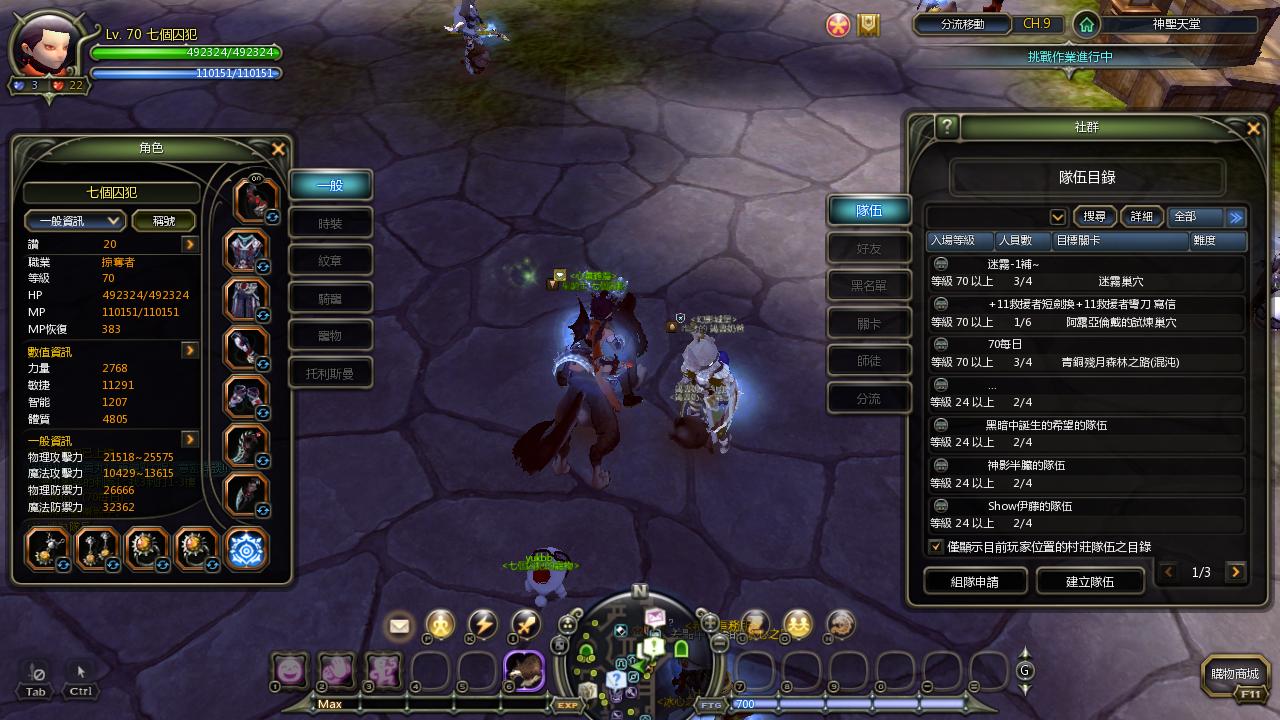
Task: Close the 社群 community panel
Action: pos(1253,128)
